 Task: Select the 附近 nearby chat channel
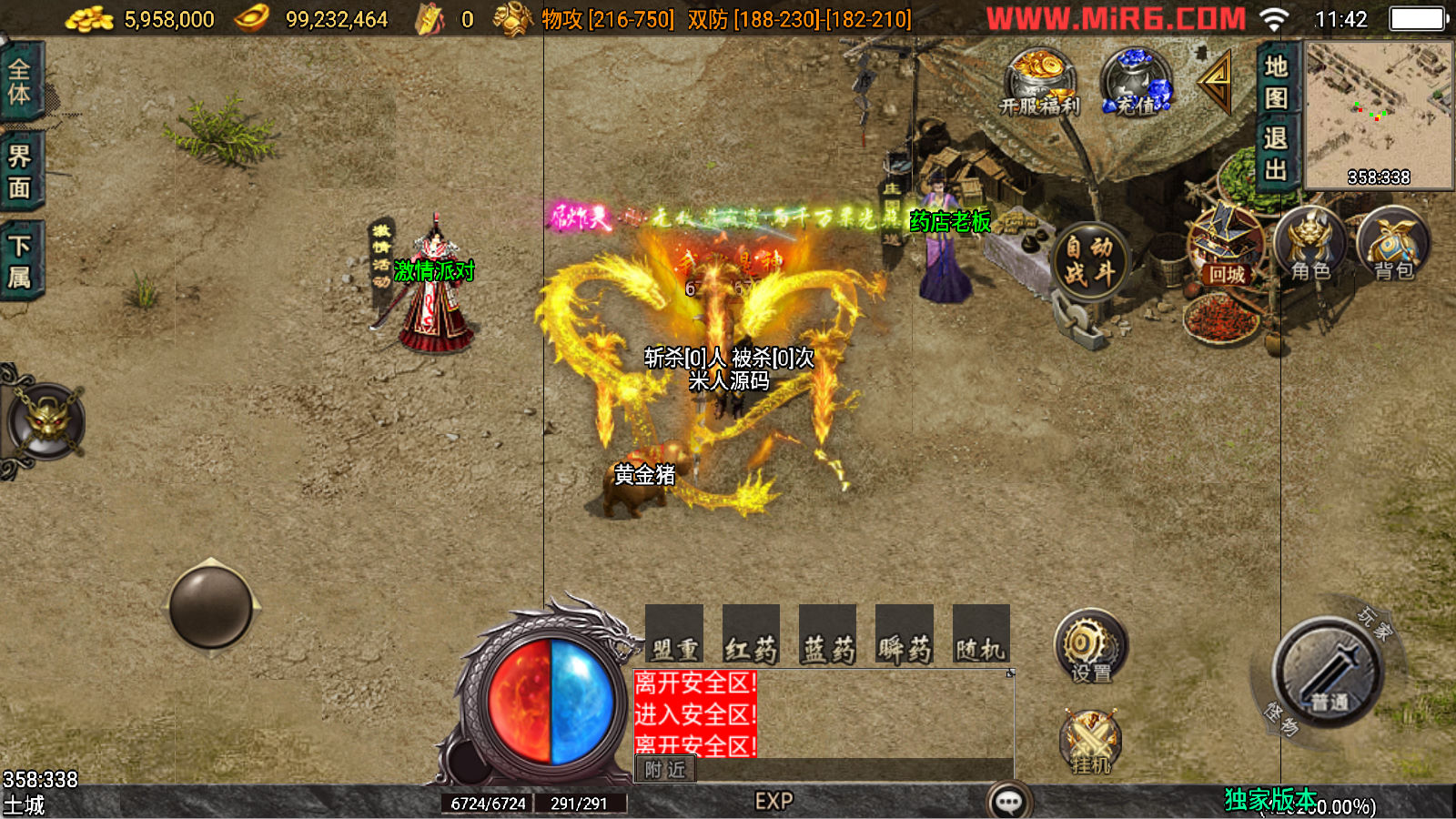tap(665, 770)
